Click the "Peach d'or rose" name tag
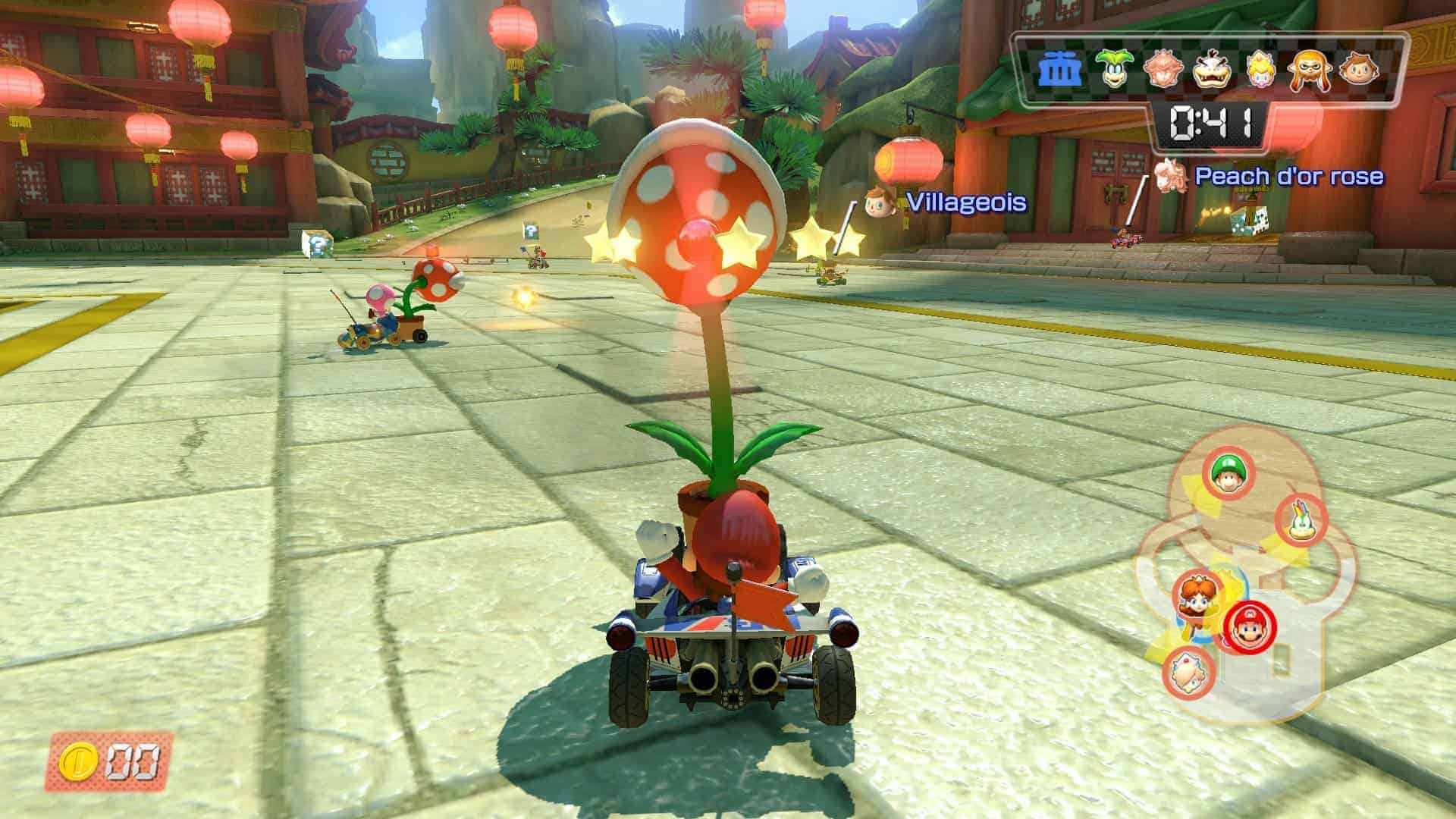The image size is (1456, 819). click(1288, 177)
